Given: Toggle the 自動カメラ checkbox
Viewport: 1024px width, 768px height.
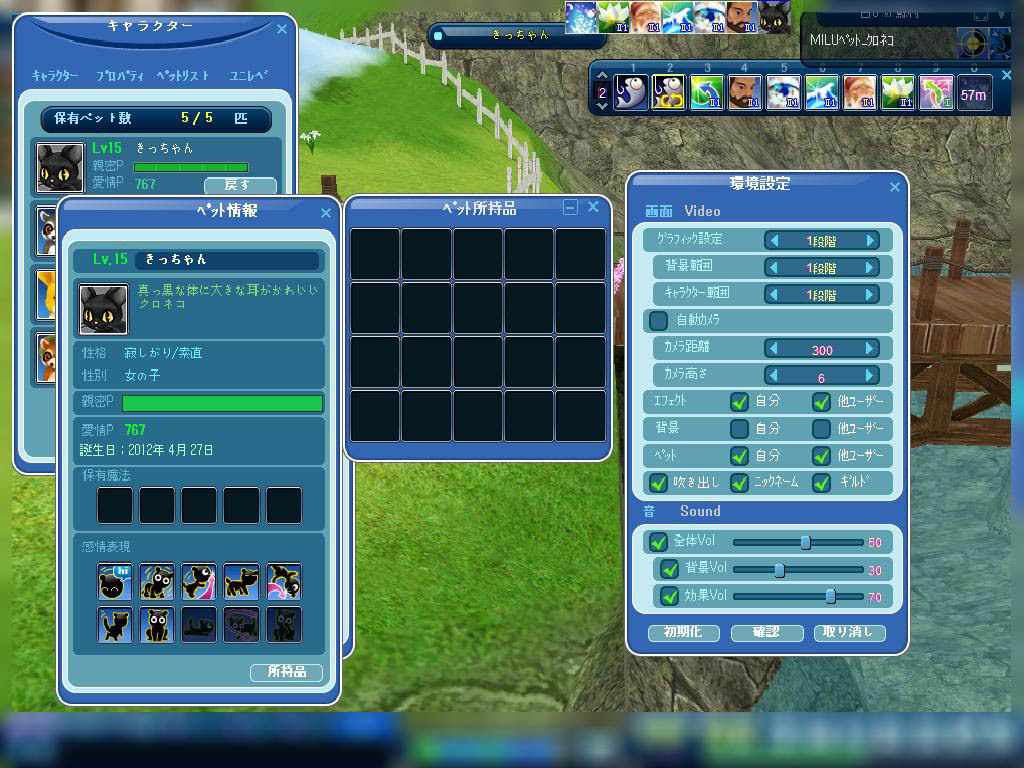Looking at the screenshot, I should [659, 321].
